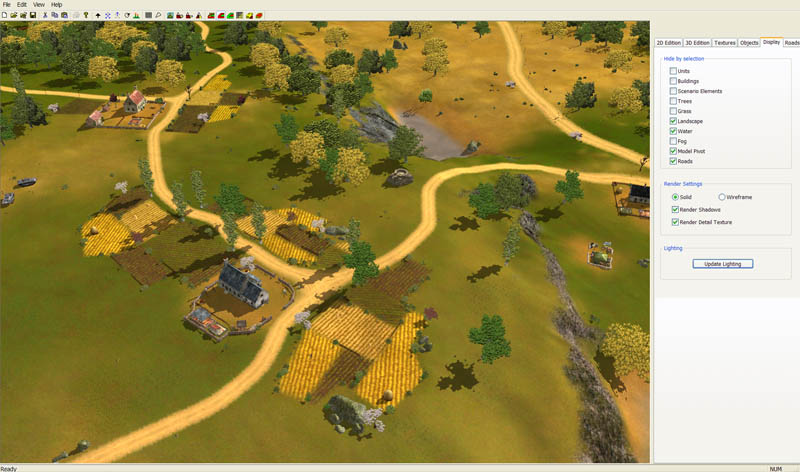This screenshot has width=800, height=472.
Task: Tick the Trees hide checkbox
Action: 673,101
